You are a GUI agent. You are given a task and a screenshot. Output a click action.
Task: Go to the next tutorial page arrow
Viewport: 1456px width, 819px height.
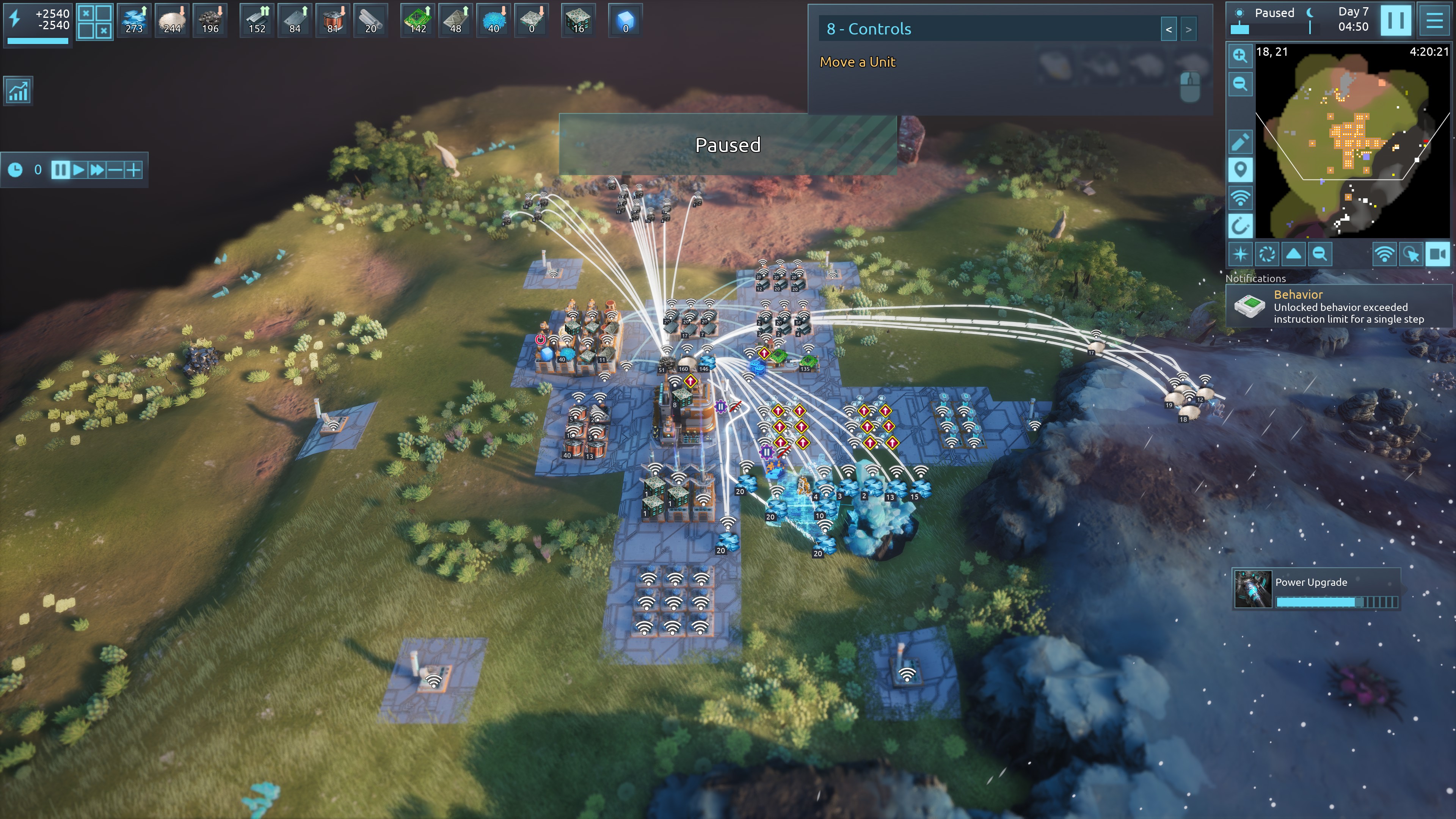click(x=1189, y=30)
